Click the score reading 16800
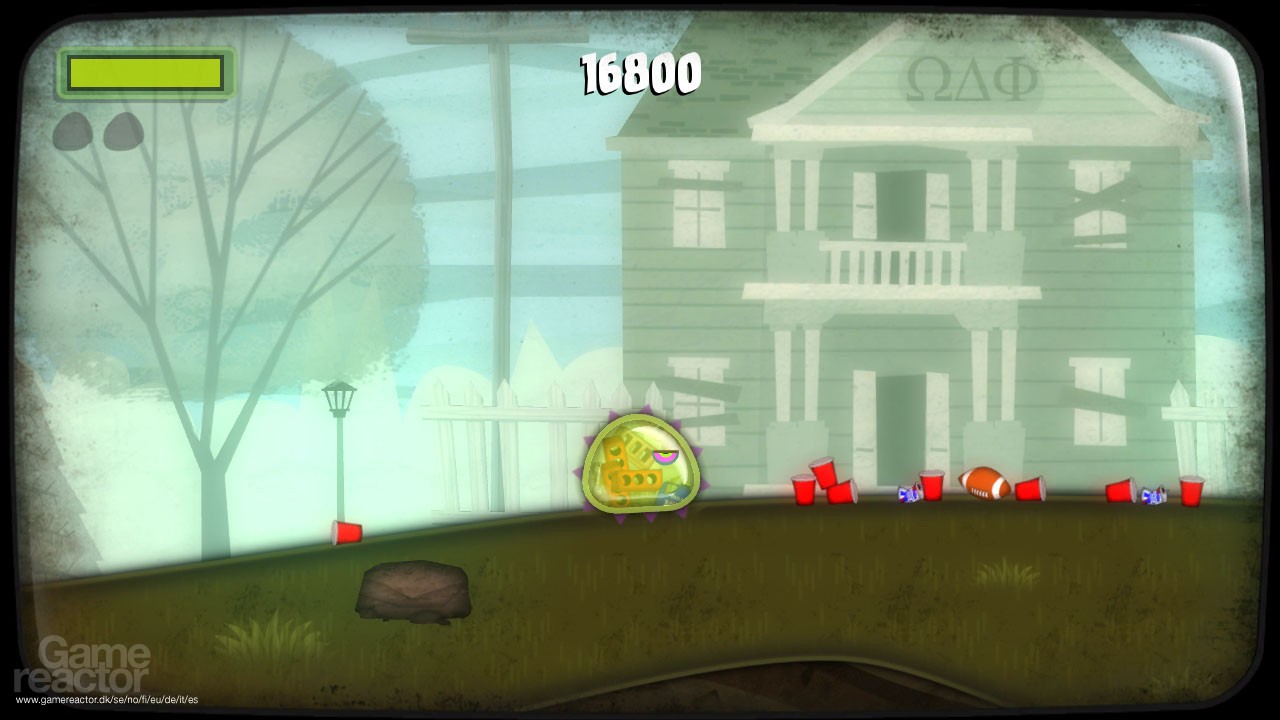Image resolution: width=1280 pixels, height=720 pixels. pyautogui.click(x=640, y=72)
